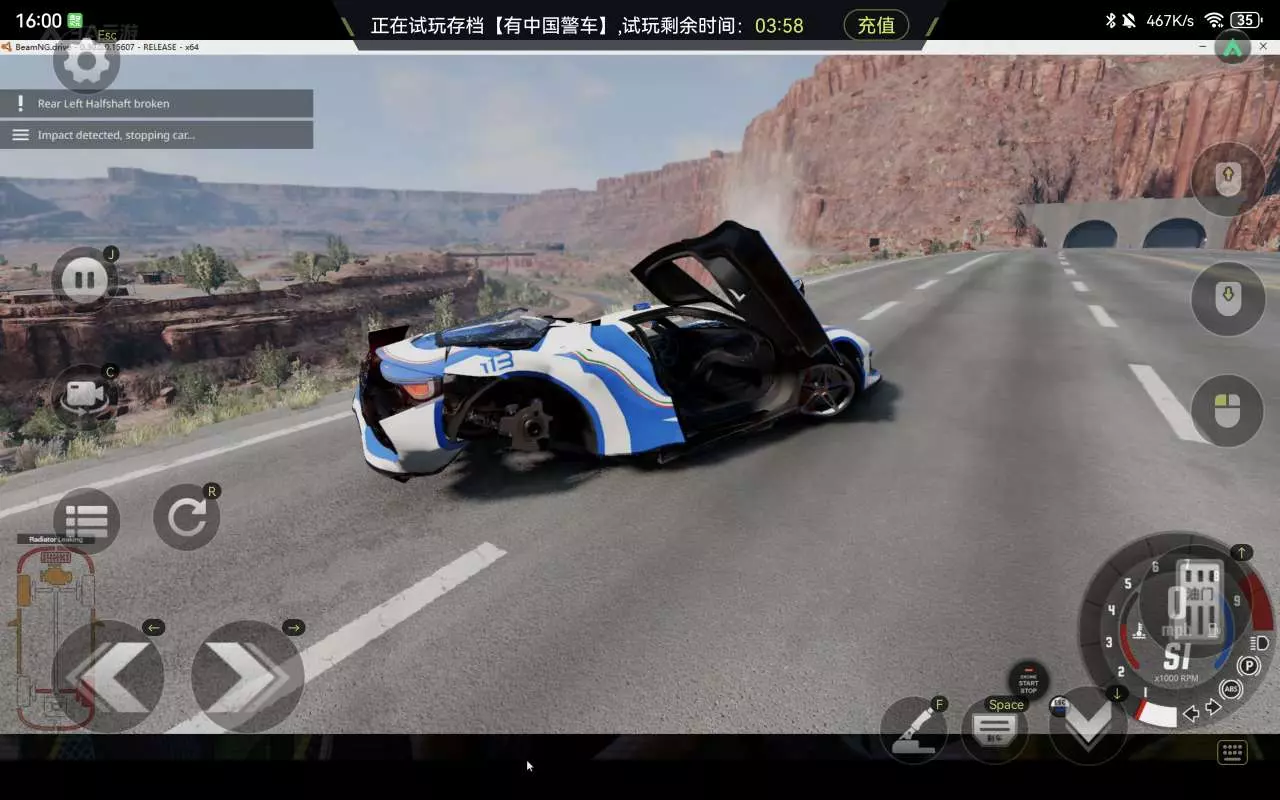1280x800 pixels.
Task: Tap the brake pedal Space button
Action: pyautogui.click(x=995, y=731)
